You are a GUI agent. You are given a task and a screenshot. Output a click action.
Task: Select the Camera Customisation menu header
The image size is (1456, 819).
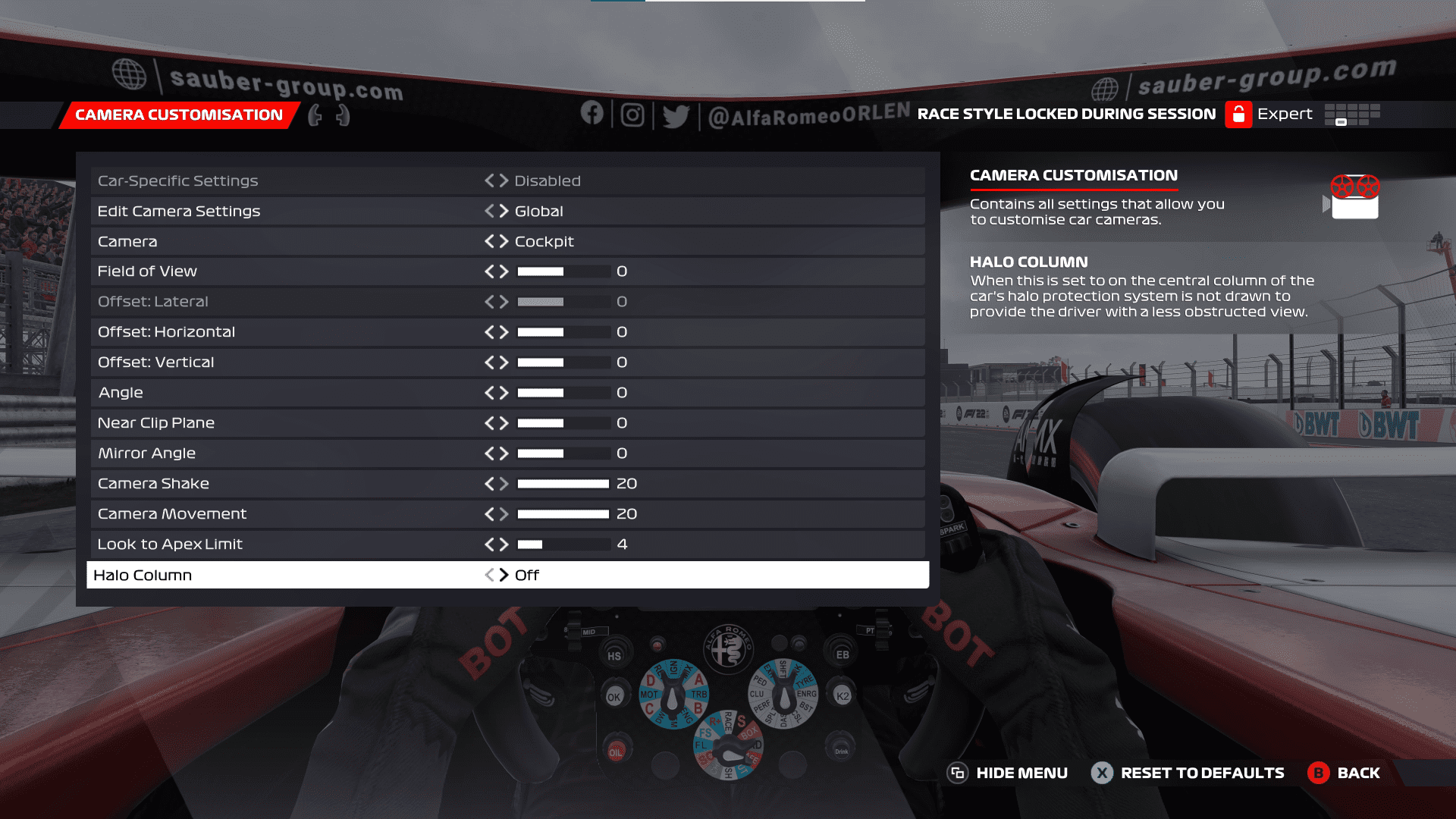pos(176,115)
